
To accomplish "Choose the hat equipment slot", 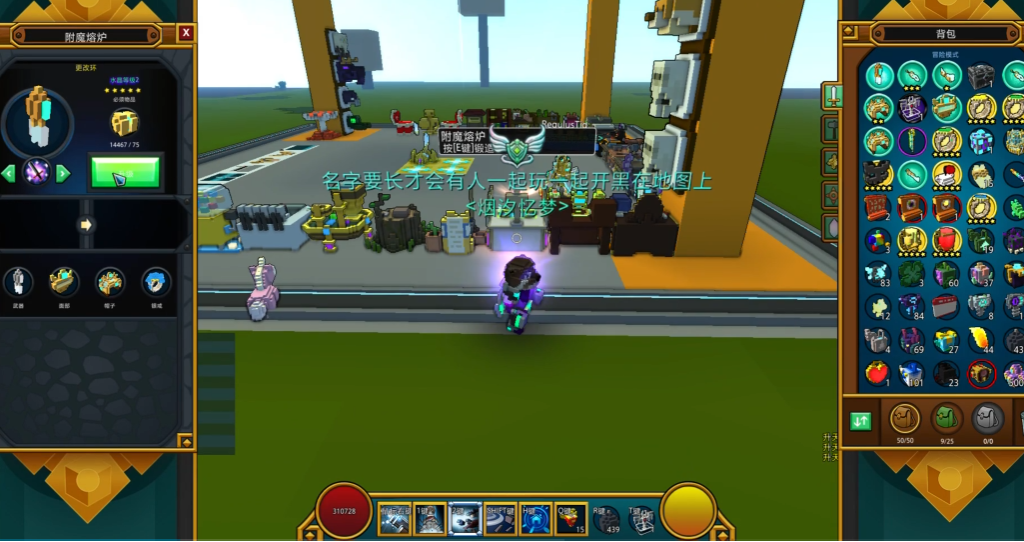I will 109,283.
